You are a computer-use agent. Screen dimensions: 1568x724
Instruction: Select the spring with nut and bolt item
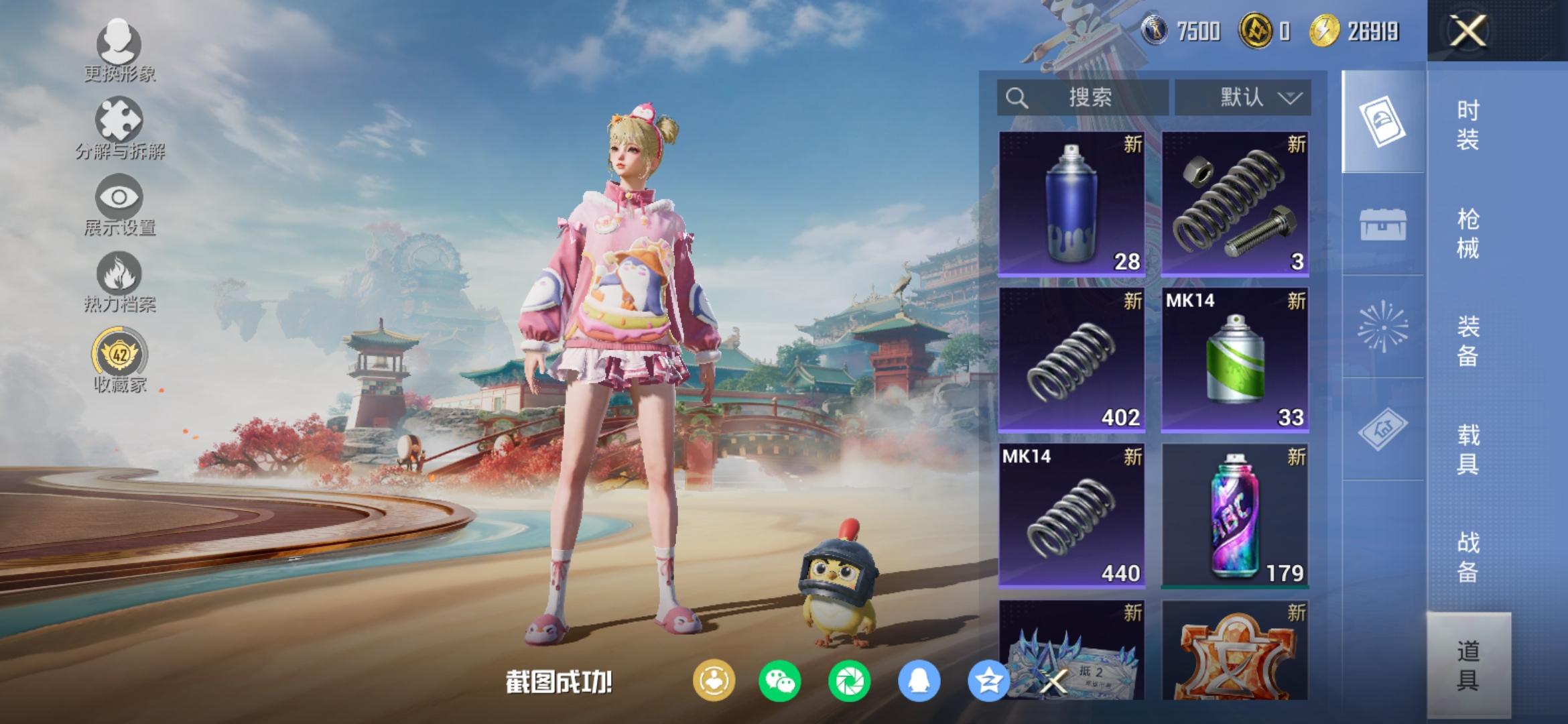tap(1234, 204)
